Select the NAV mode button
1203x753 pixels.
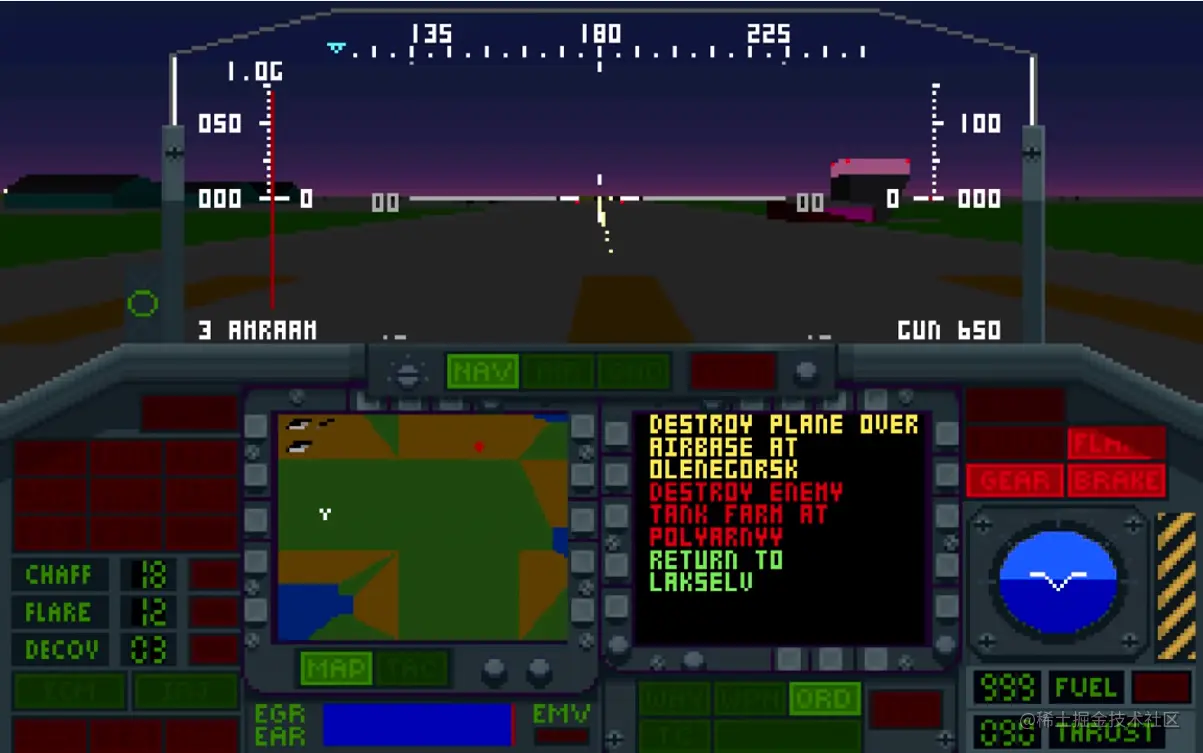[482, 372]
